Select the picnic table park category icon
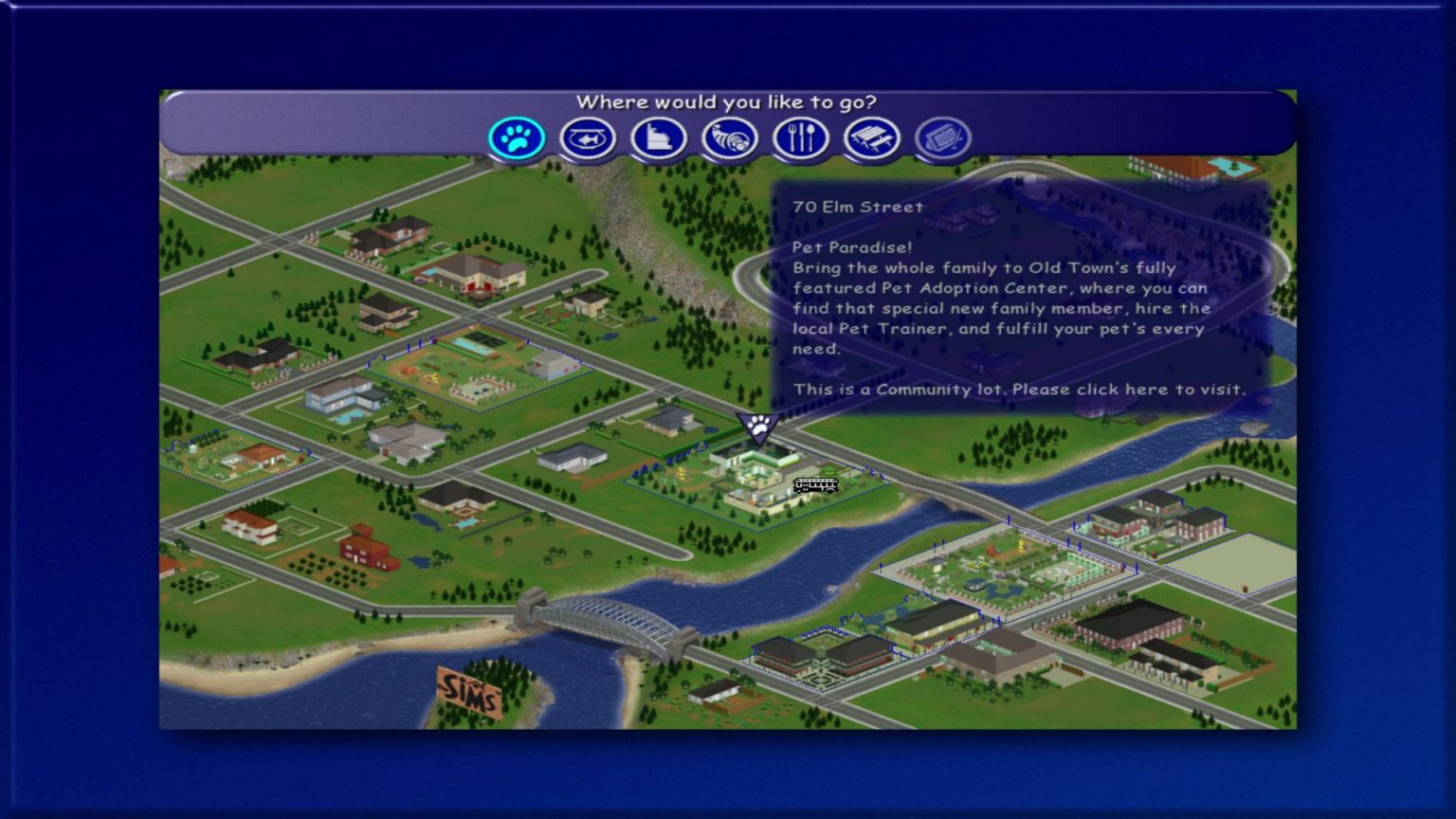This screenshot has width=1456, height=819. click(x=872, y=137)
